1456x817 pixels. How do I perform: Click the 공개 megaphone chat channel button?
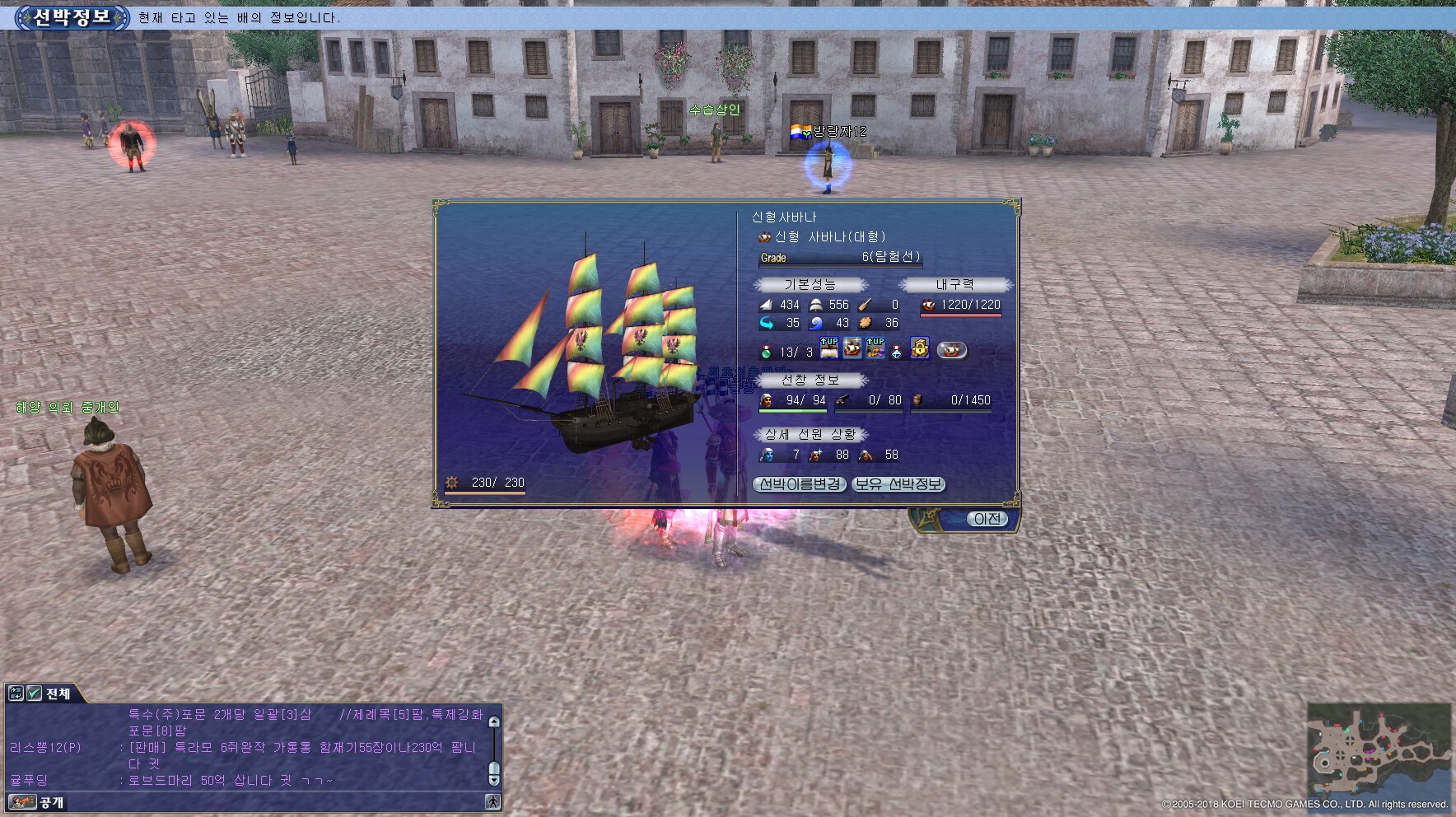coord(22,802)
